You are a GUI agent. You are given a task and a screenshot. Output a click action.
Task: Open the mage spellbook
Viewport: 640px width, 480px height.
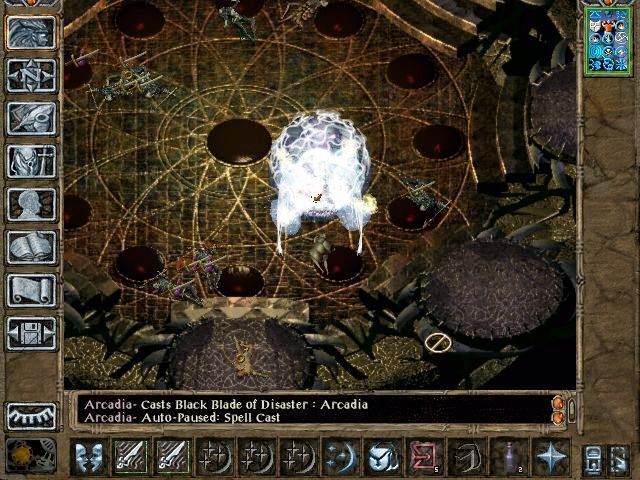[x=31, y=247]
